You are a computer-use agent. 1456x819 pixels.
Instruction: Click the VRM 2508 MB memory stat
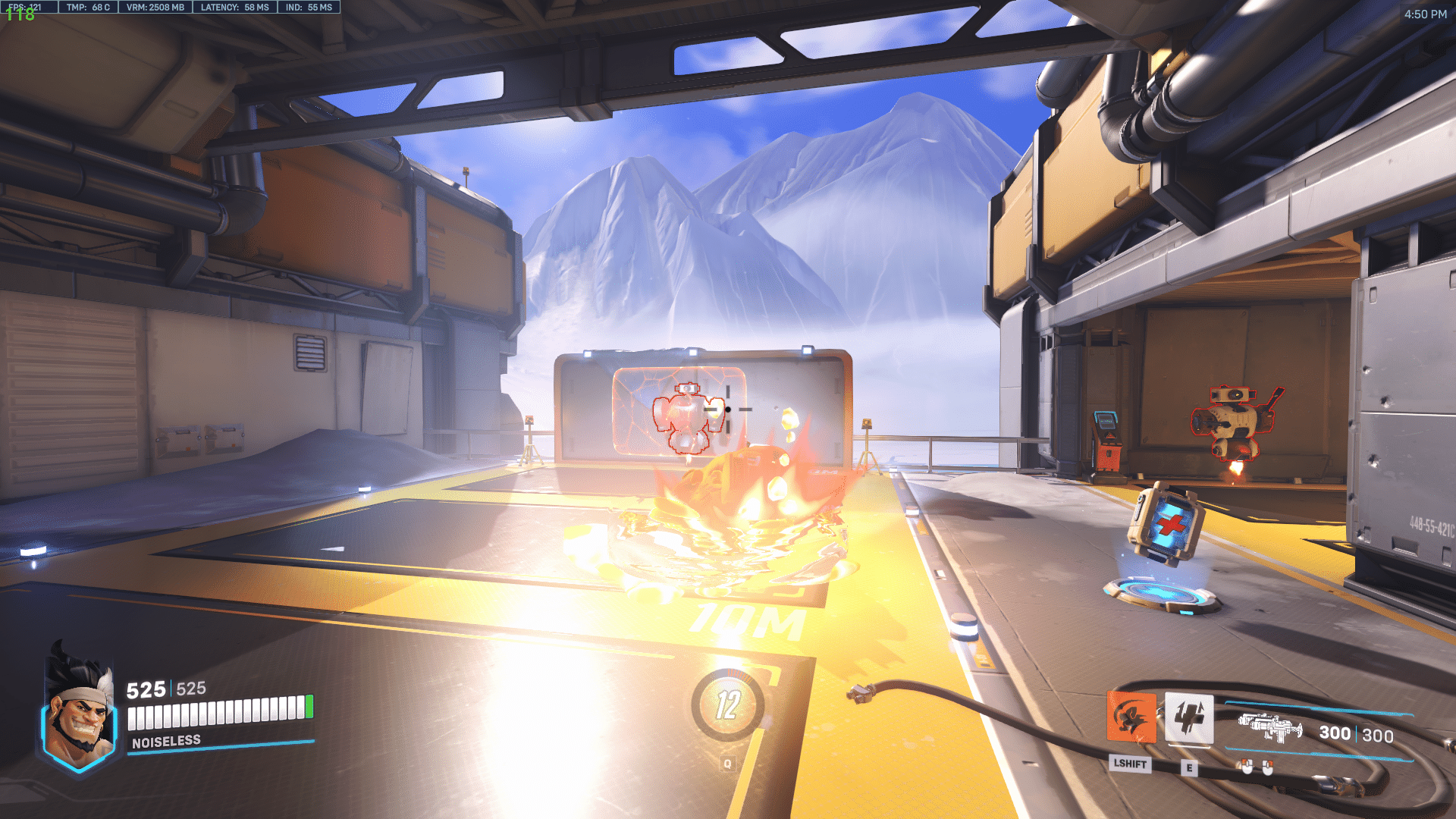155,7
